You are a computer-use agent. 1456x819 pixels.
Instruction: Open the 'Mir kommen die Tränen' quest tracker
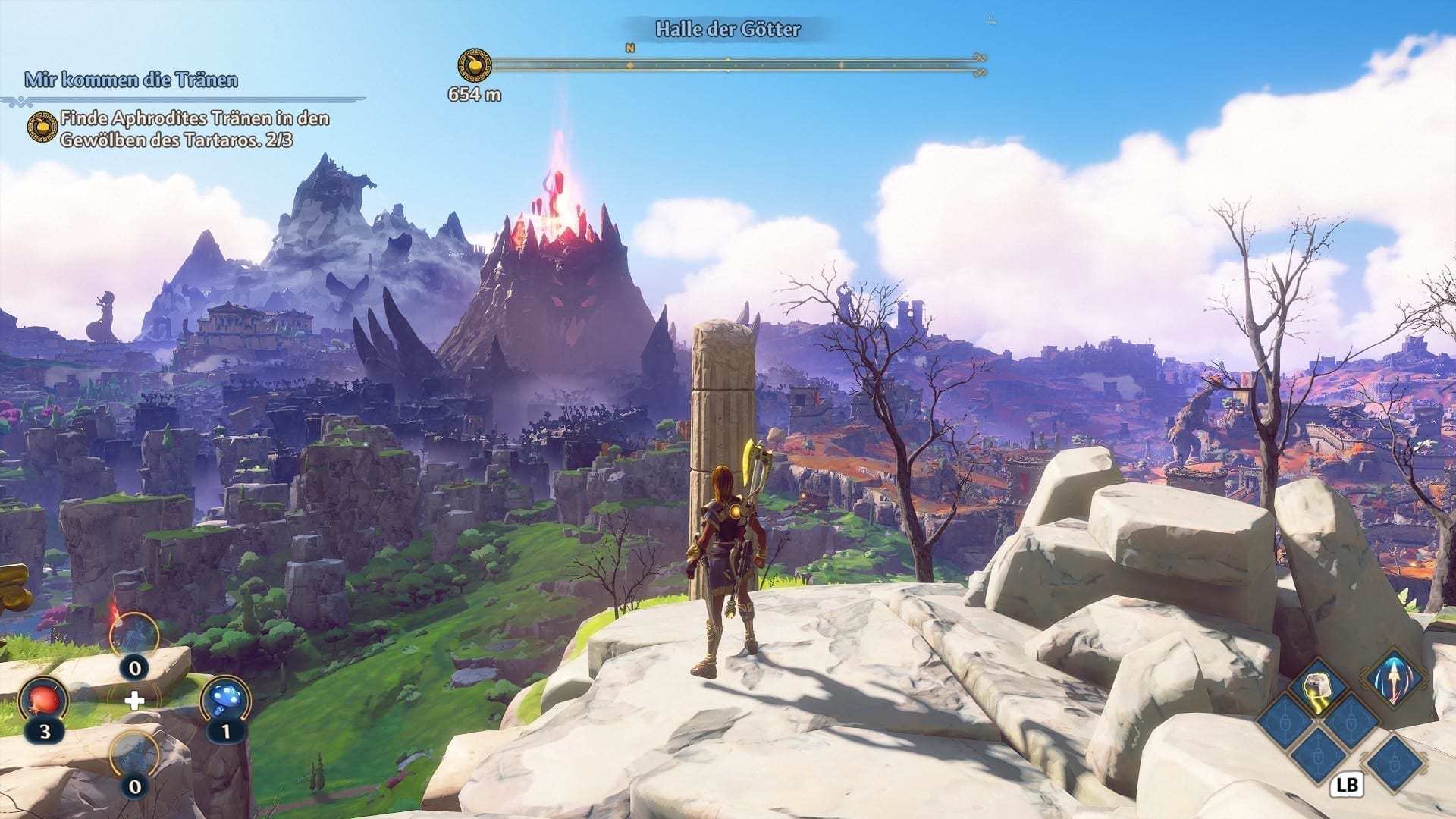(131, 80)
